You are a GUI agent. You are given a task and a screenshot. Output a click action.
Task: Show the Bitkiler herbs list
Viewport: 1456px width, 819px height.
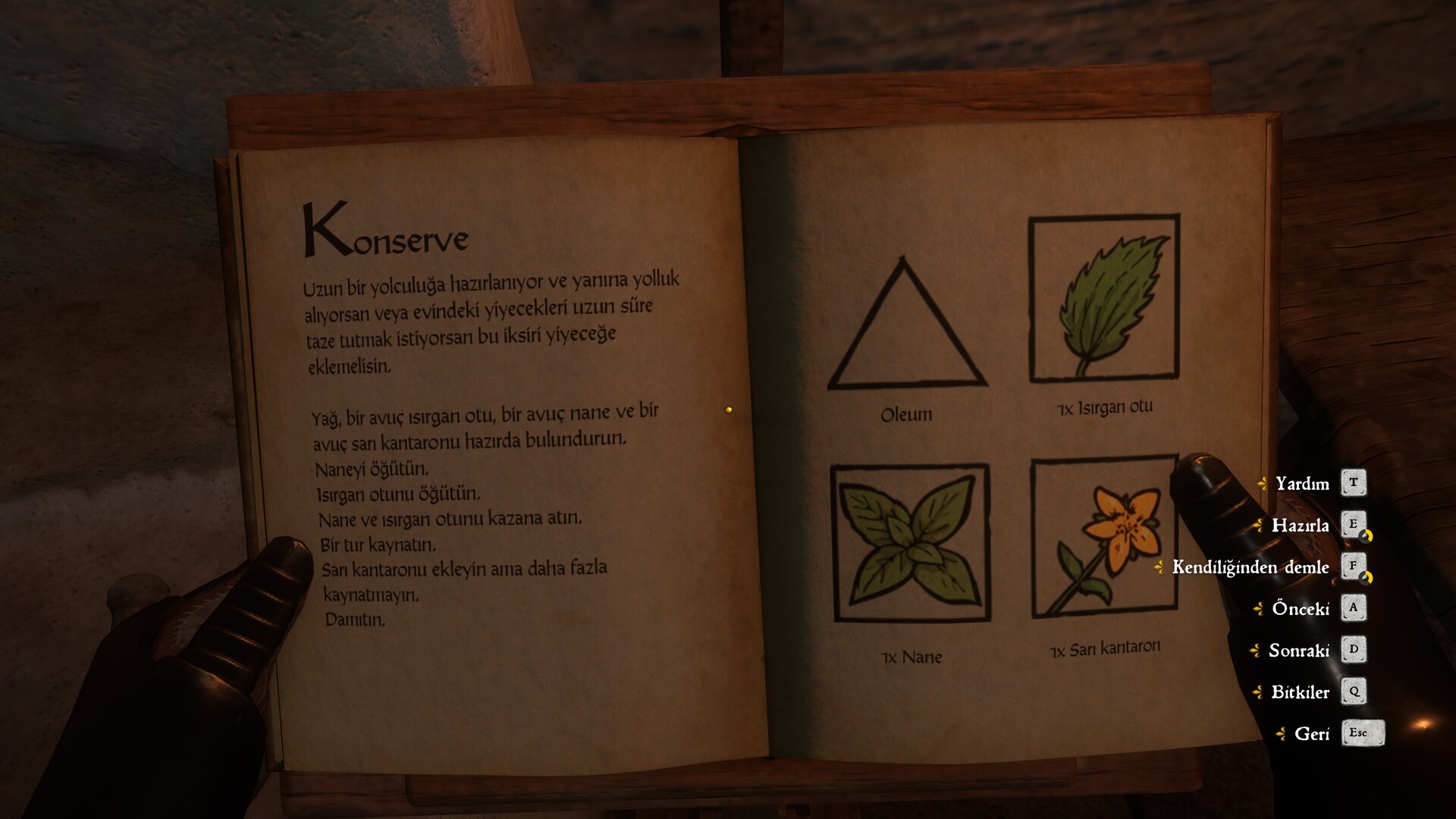point(1300,692)
